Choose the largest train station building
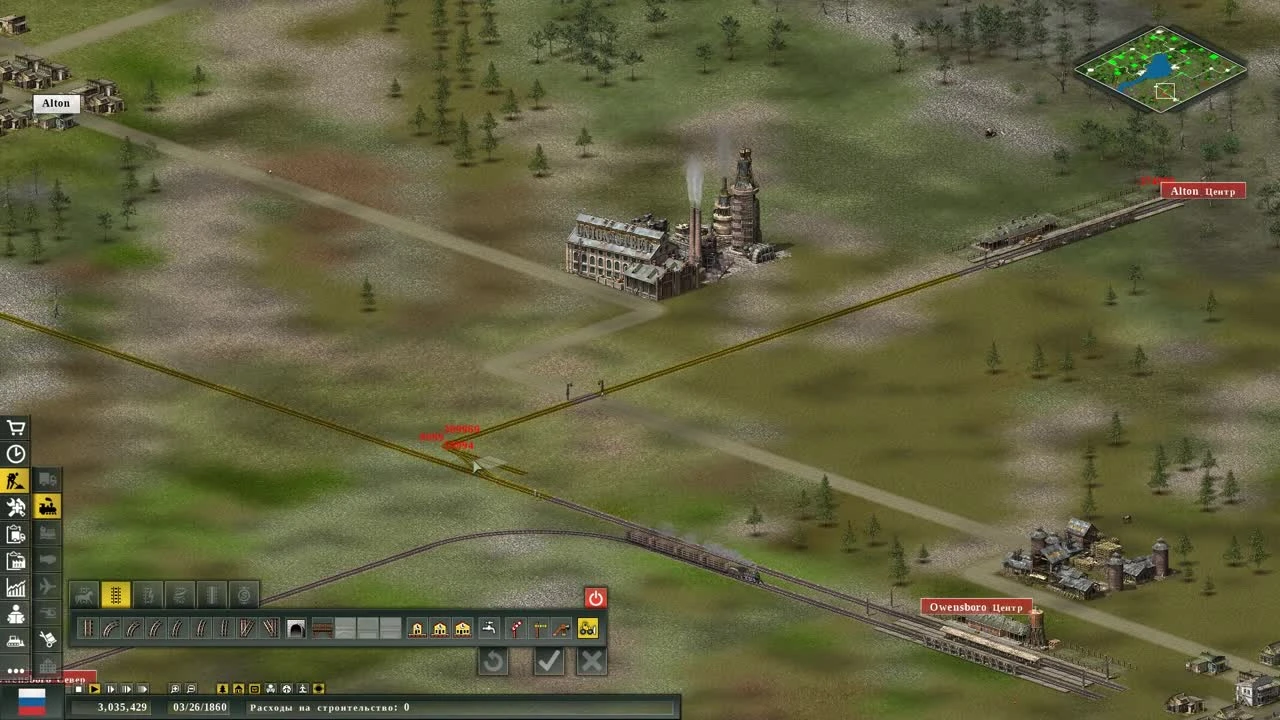 461,629
